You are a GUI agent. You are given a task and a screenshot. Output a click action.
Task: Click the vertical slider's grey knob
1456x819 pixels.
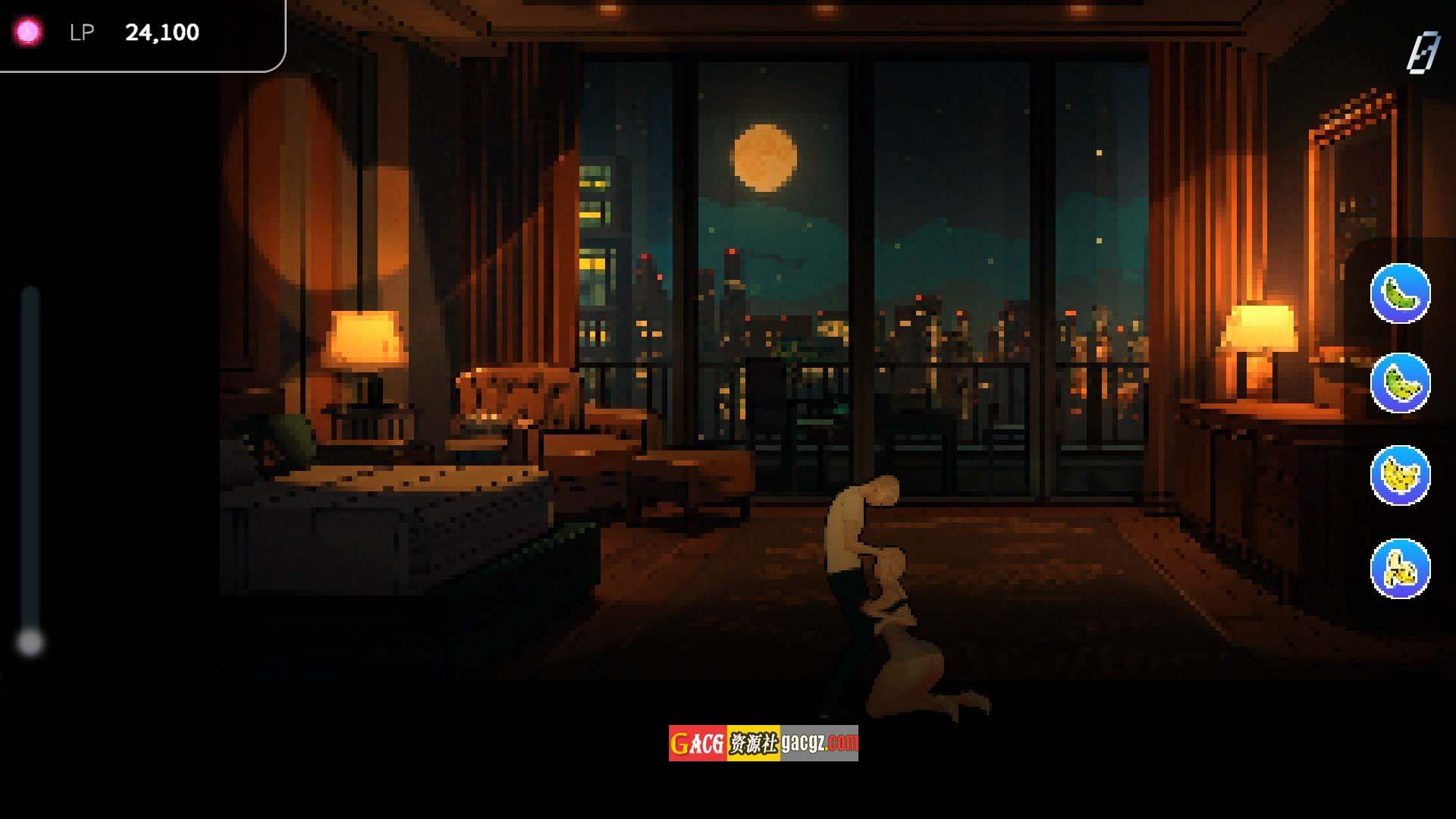(x=30, y=642)
